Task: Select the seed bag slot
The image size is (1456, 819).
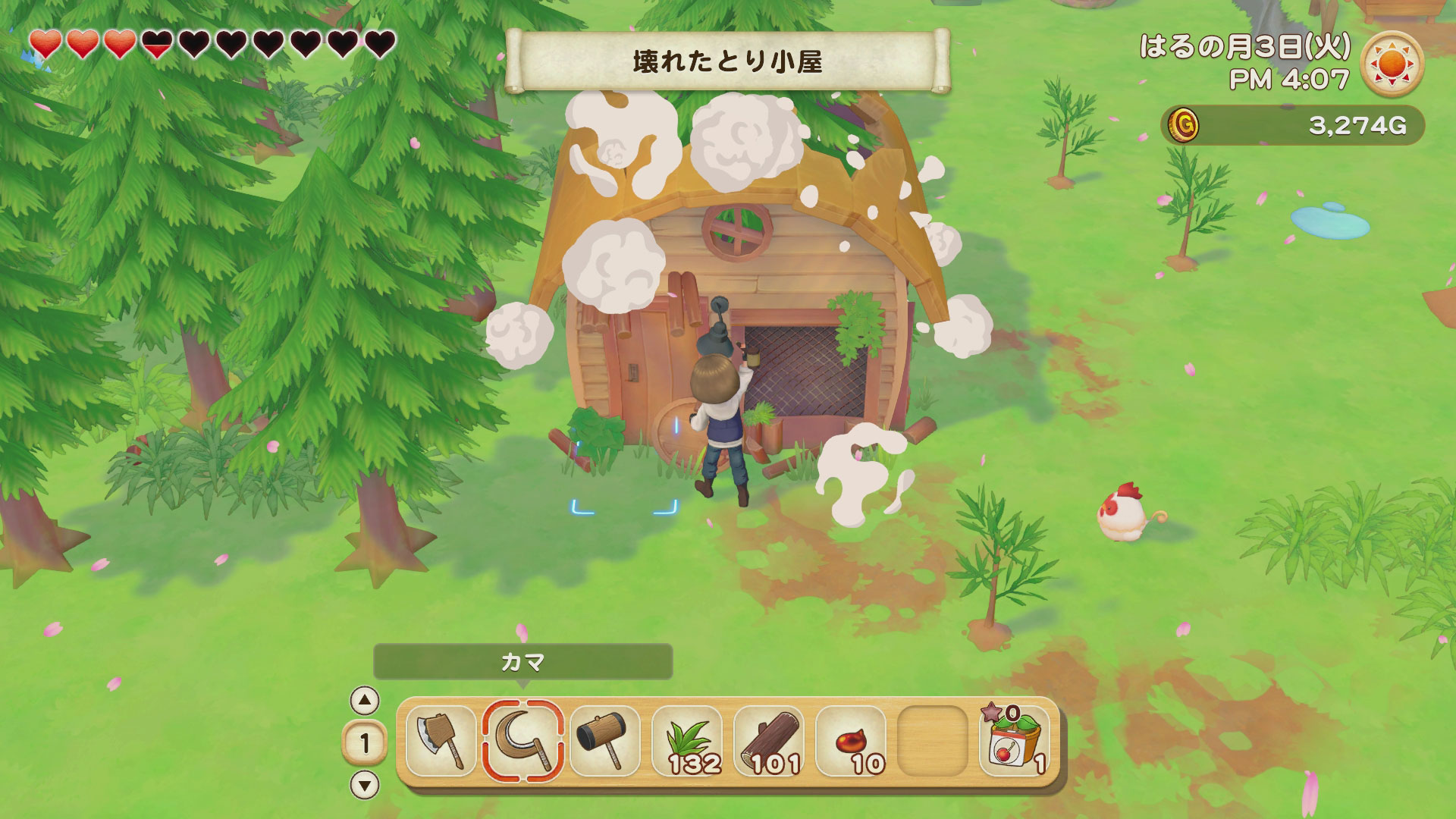Action: pyautogui.click(x=1015, y=741)
